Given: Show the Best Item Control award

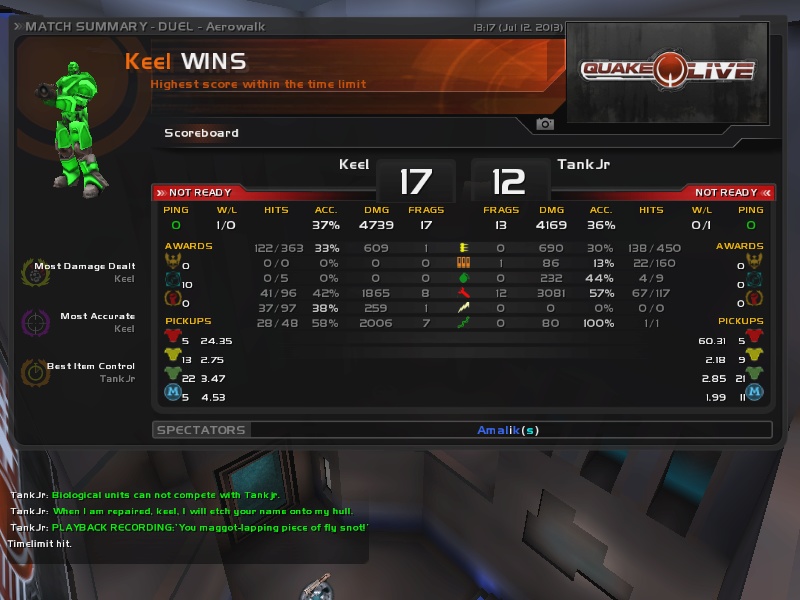Looking at the screenshot, I should (33, 372).
